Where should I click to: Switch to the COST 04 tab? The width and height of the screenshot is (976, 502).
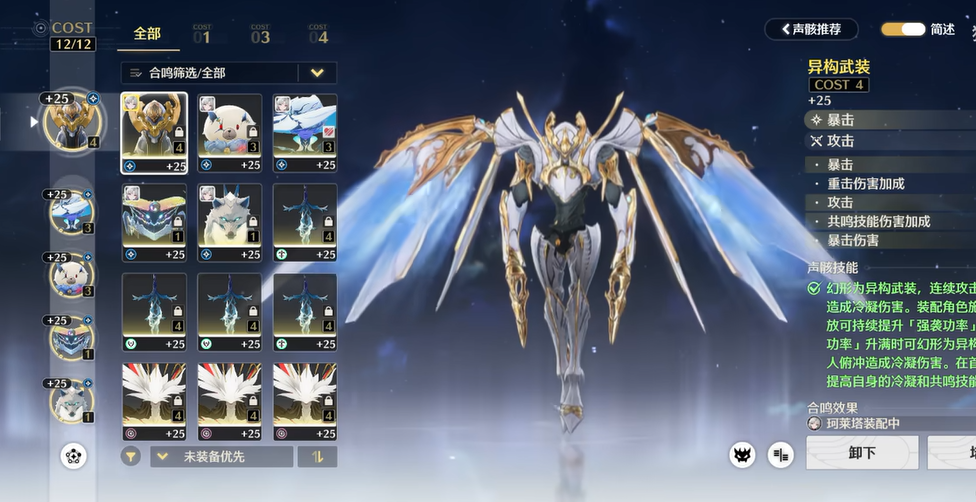pos(318,35)
